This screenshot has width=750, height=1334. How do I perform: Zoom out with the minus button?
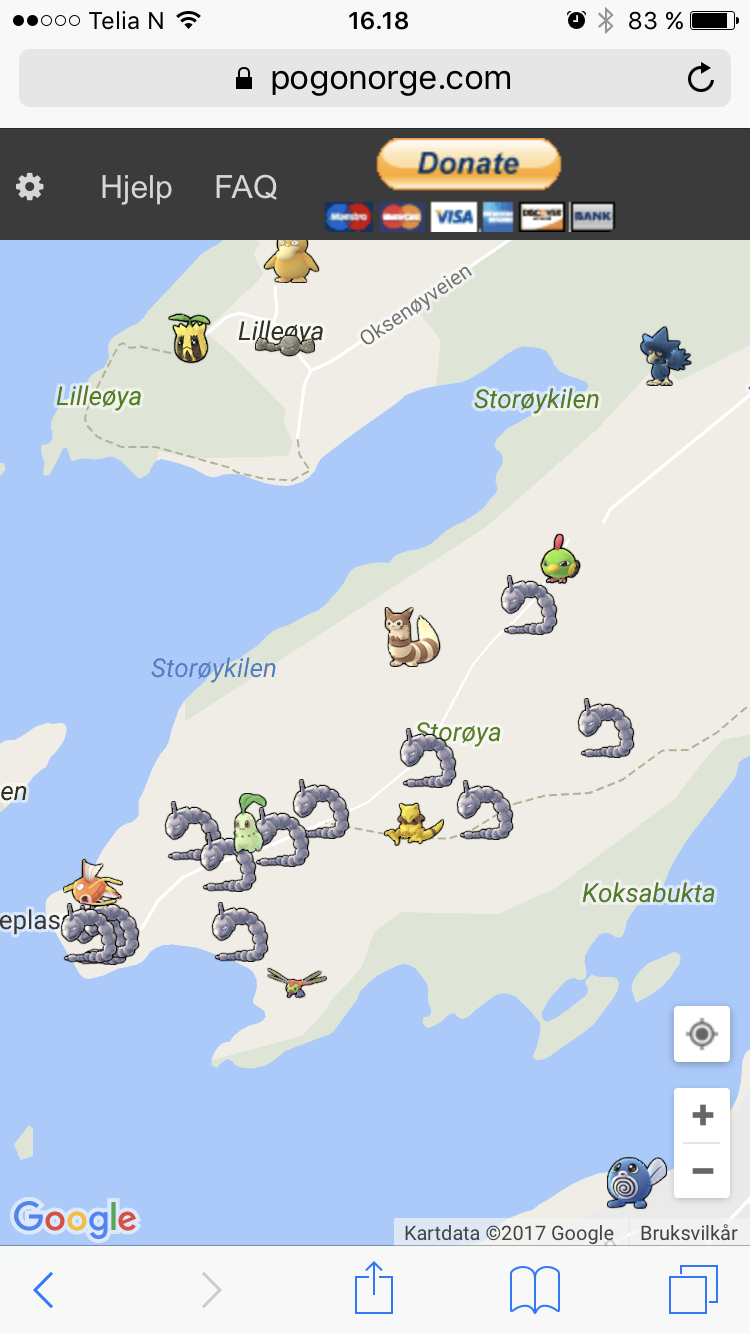tap(702, 1170)
